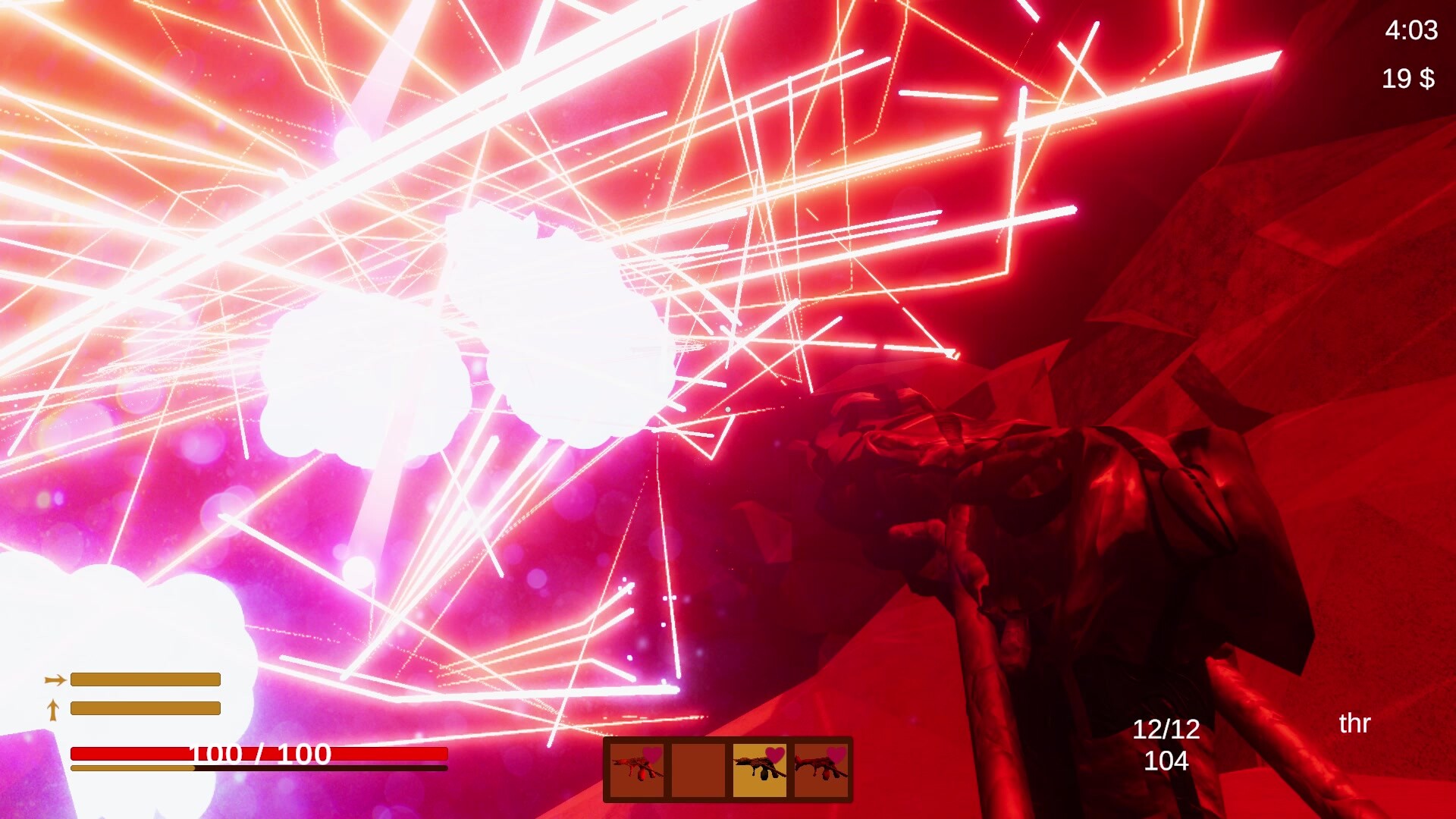Click the thr label near the bottom right
This screenshot has height=819, width=1456.
coord(1354,723)
